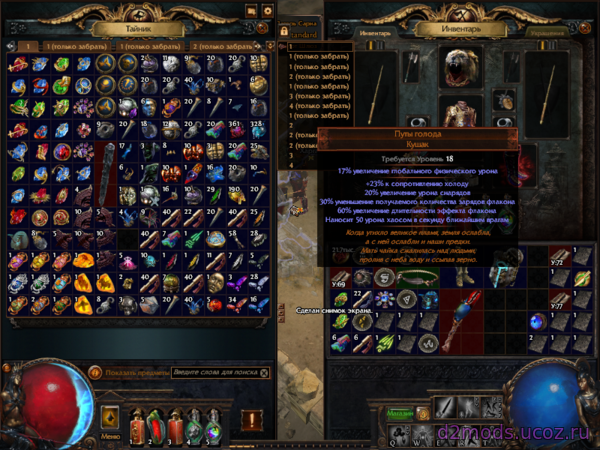Click 'Показать предметы' highlight button
This screenshot has height=450, width=600.
95,372
